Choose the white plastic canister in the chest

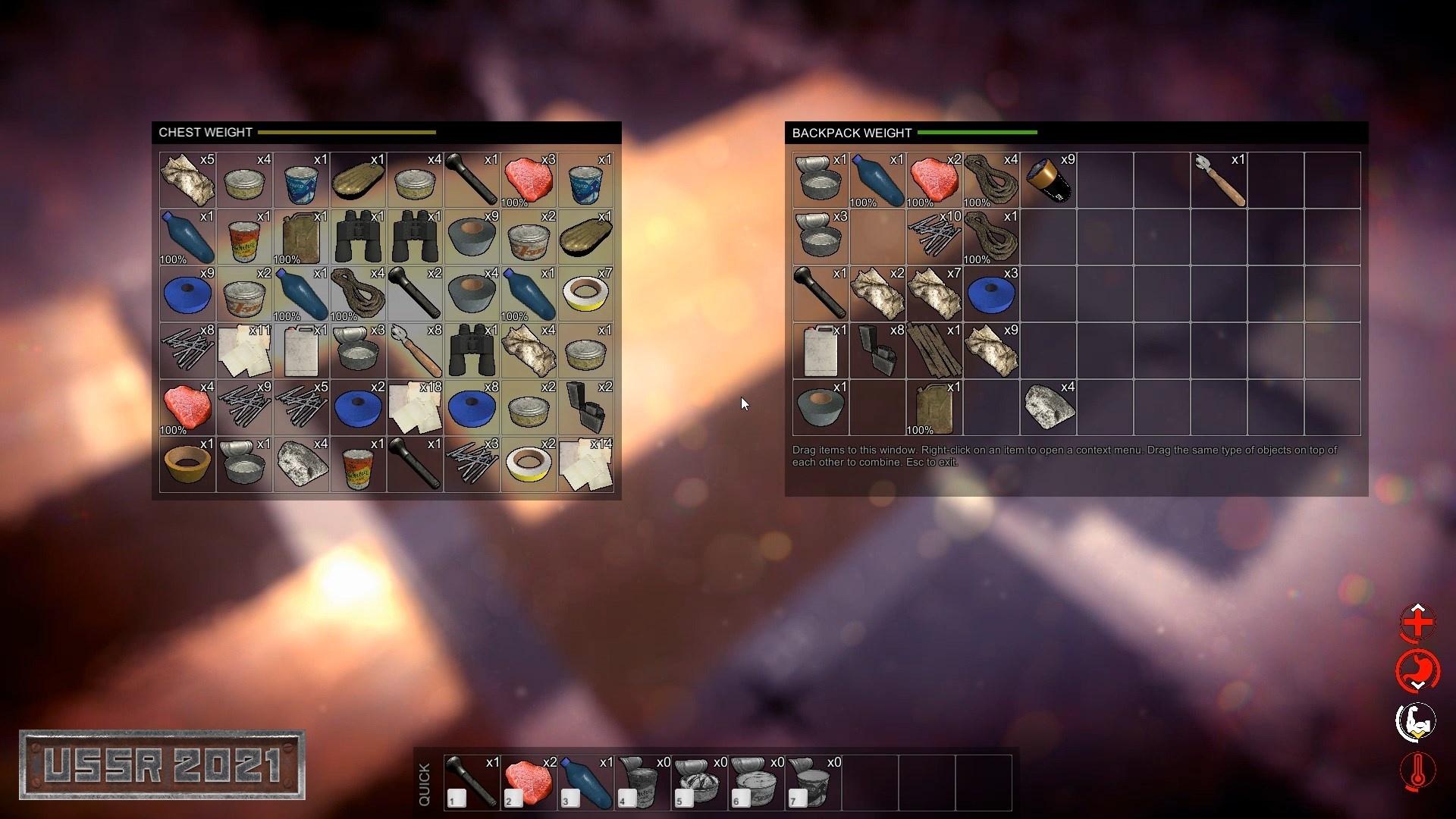[301, 351]
